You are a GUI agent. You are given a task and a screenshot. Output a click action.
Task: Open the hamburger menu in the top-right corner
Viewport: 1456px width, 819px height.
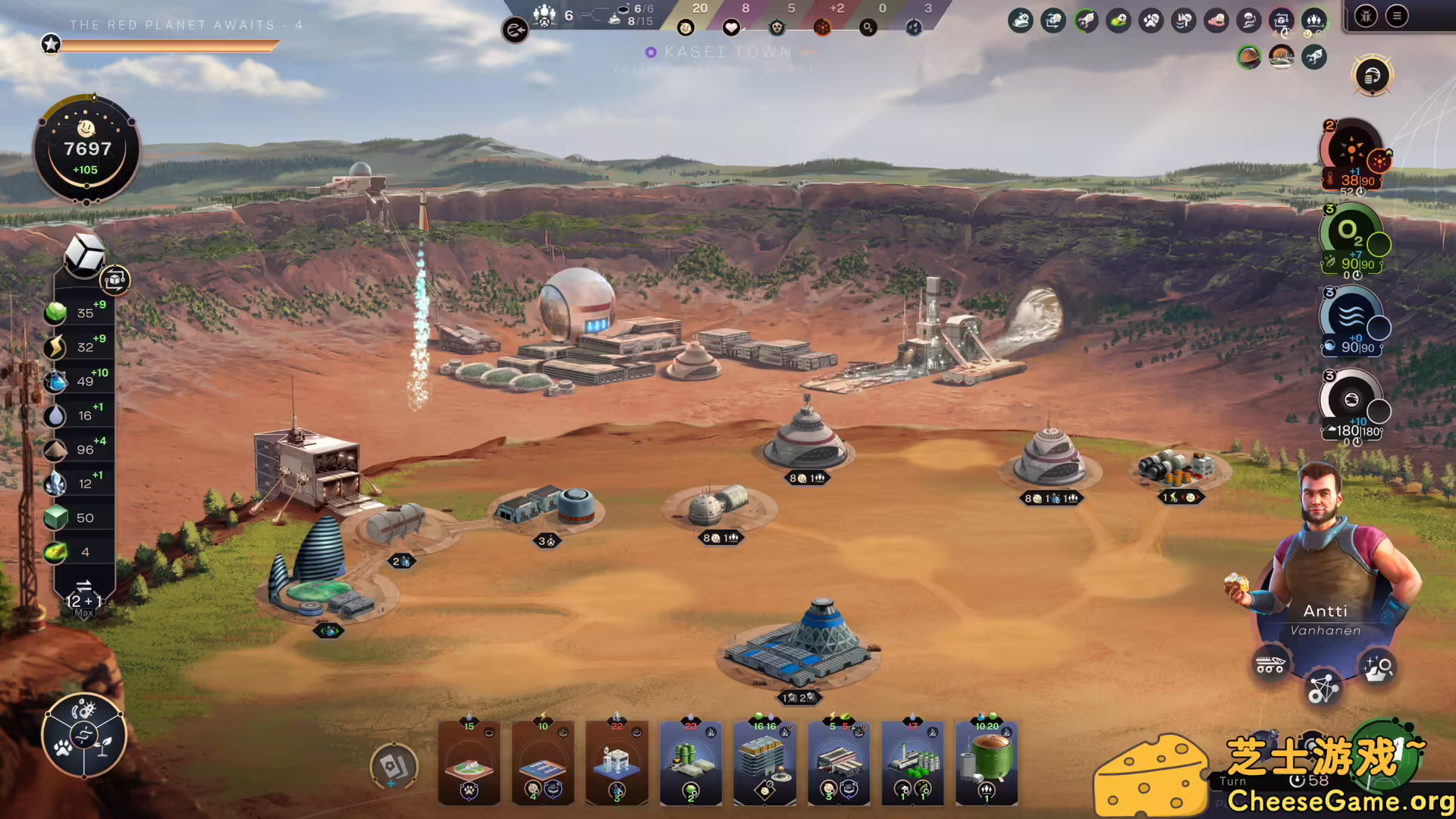pyautogui.click(x=1397, y=16)
